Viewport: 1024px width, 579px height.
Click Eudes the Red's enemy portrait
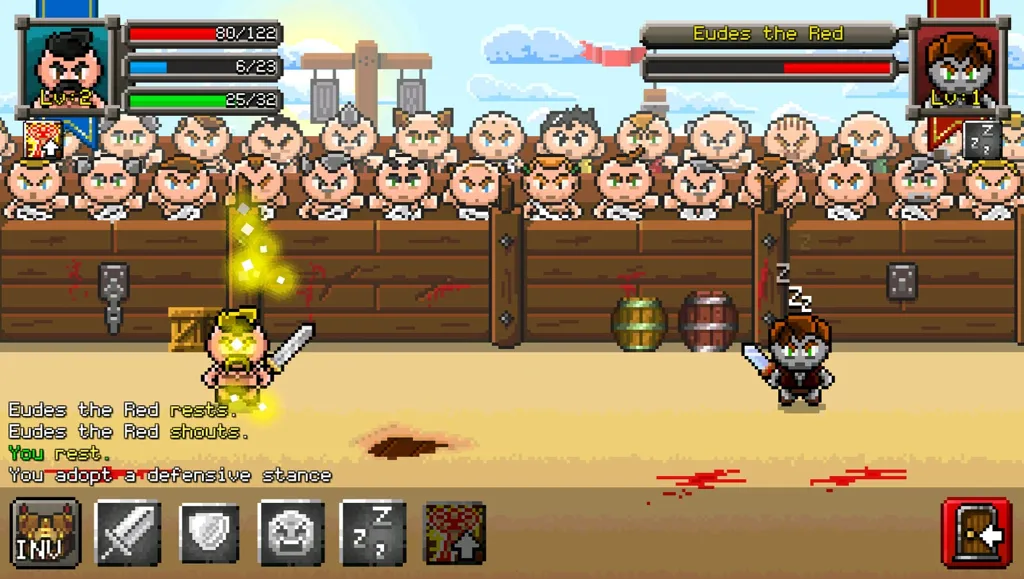(957, 67)
